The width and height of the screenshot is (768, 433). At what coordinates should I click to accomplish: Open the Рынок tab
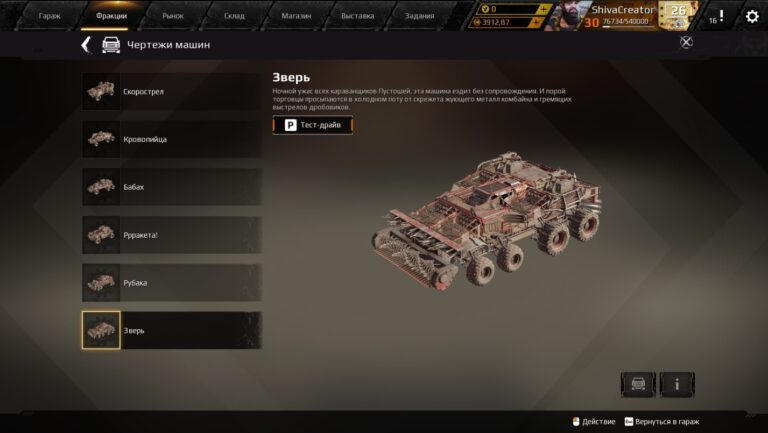click(173, 17)
